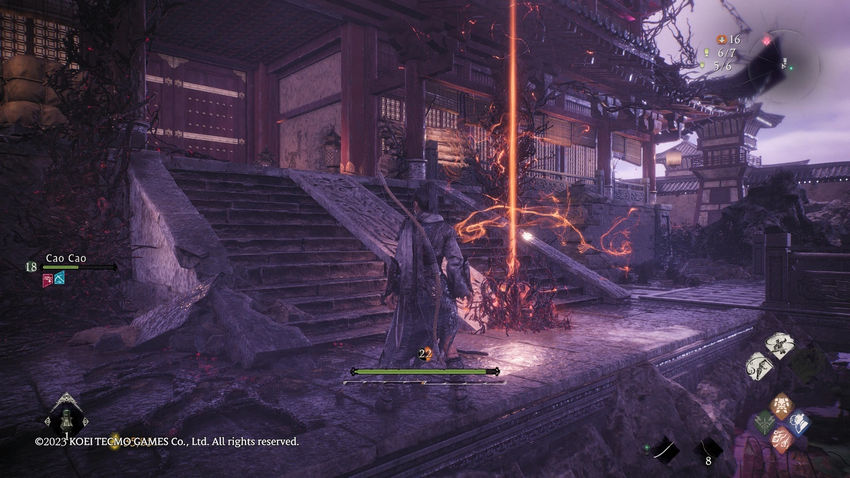This screenshot has width=850, height=478.
Task: Click Cao Cao's blue status buff icon
Action: point(60,279)
